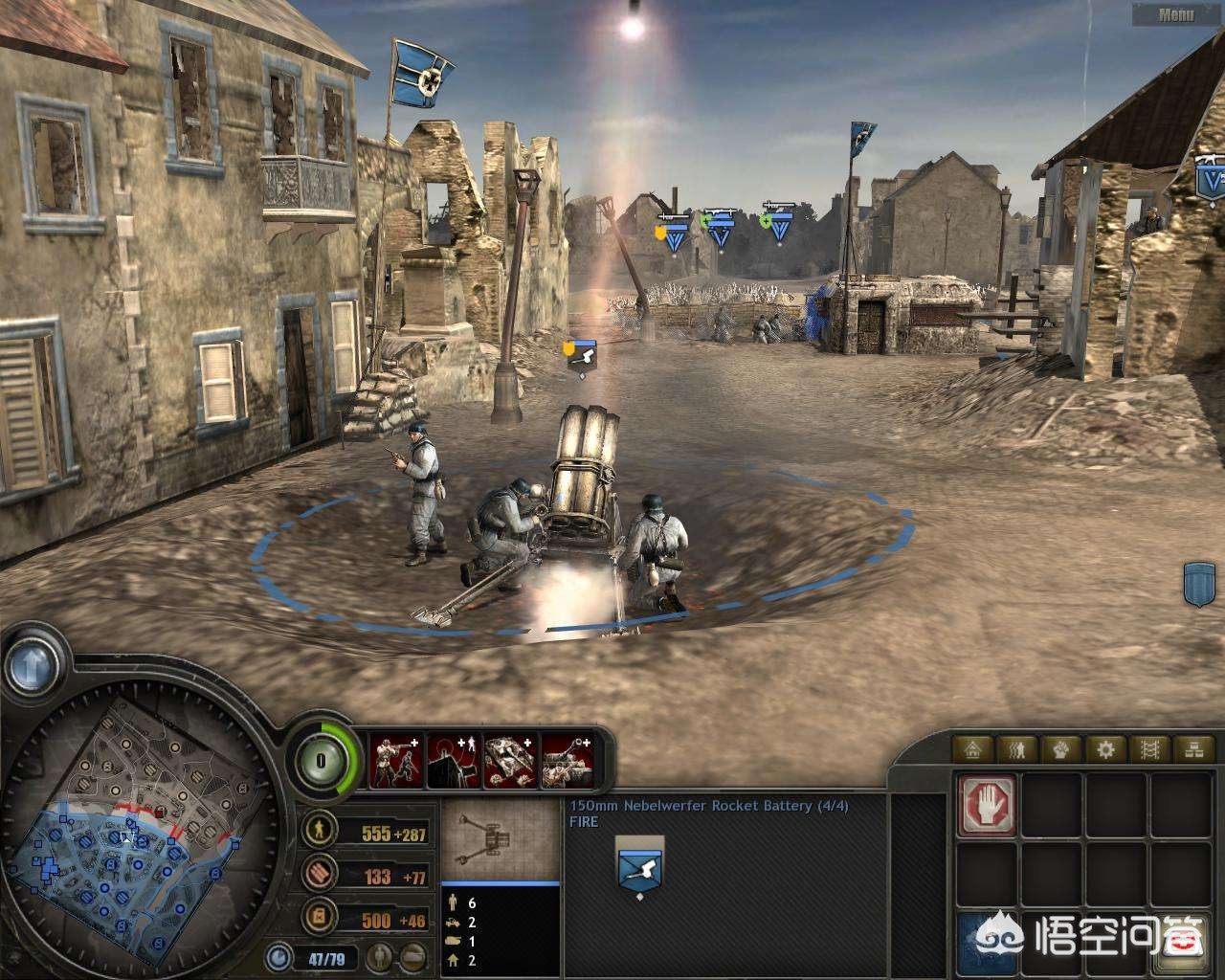Open the commander points dial
Image resolution: width=1225 pixels, height=980 pixels.
(x=321, y=761)
